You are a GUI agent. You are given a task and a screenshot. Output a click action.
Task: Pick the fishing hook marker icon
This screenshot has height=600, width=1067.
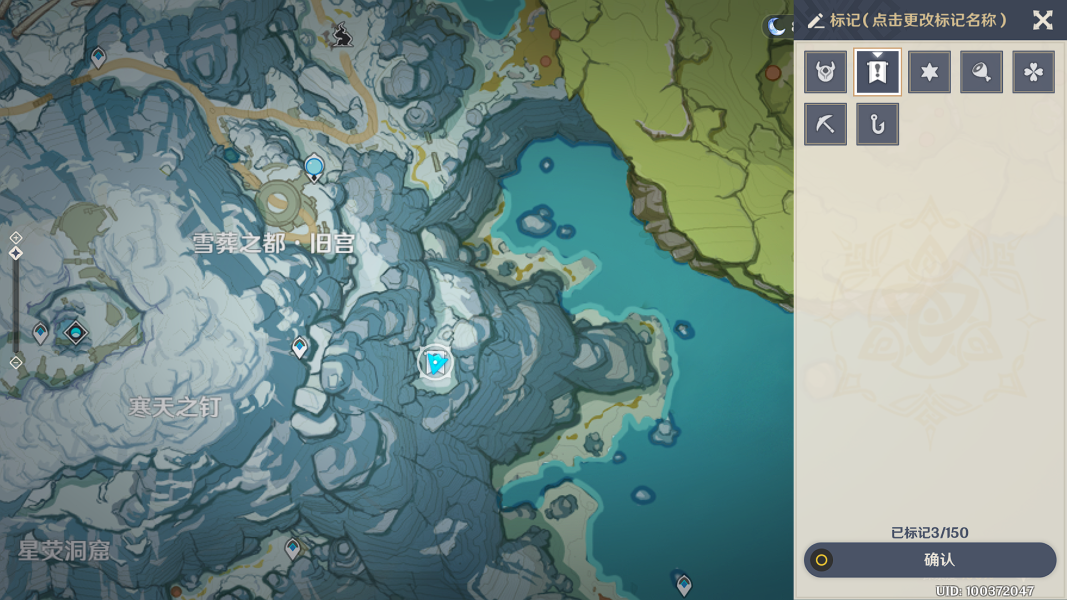click(878, 124)
